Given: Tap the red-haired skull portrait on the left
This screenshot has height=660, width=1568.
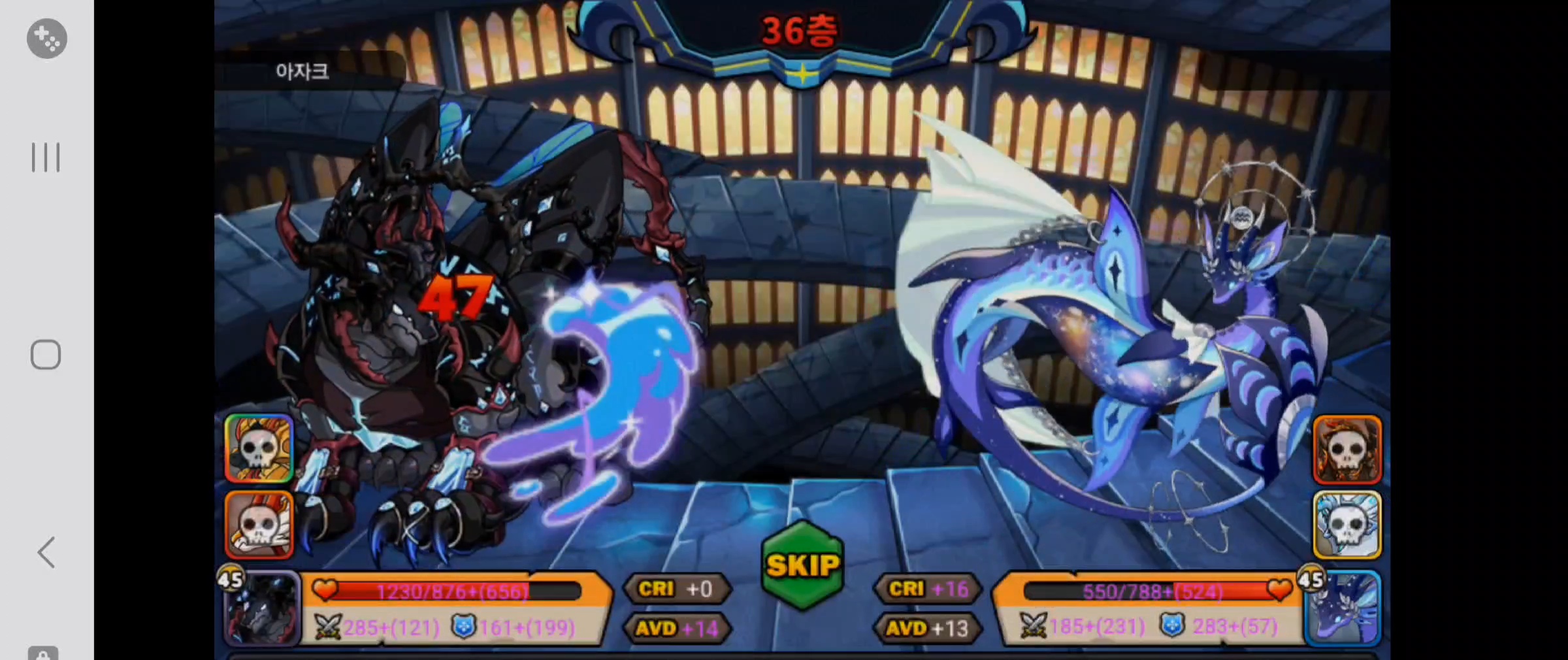Looking at the screenshot, I should 259,525.
